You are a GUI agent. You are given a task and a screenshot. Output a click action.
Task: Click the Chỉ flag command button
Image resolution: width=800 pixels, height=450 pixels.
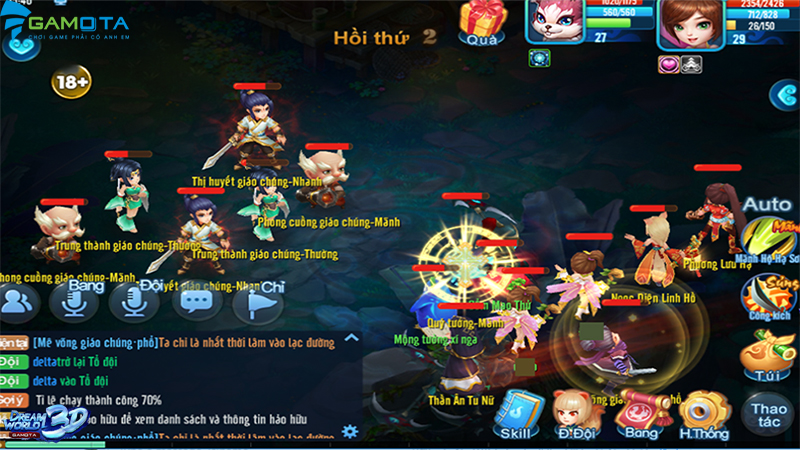(x=258, y=300)
